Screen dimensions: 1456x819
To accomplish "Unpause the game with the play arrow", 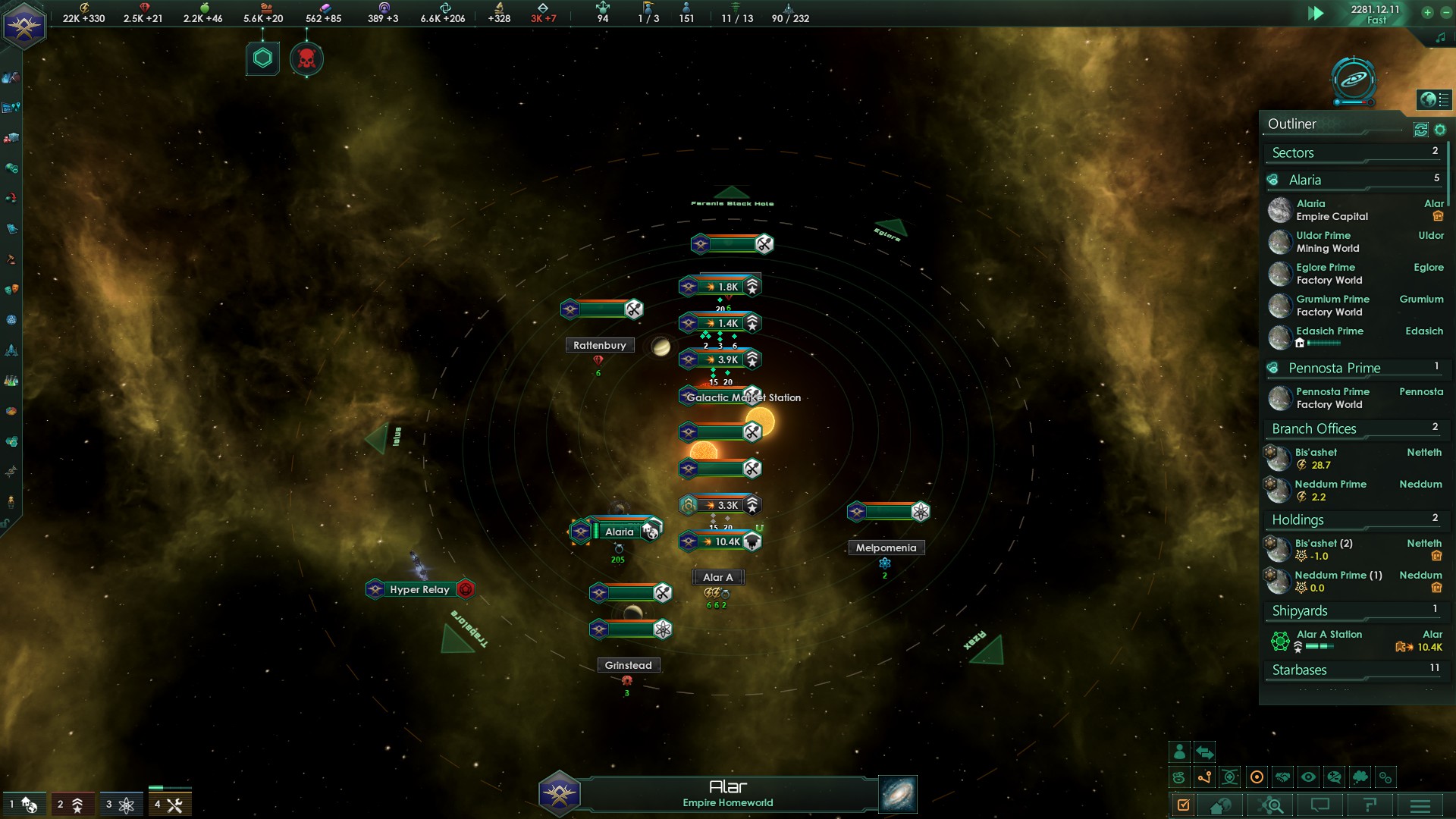I will pyautogui.click(x=1317, y=13).
